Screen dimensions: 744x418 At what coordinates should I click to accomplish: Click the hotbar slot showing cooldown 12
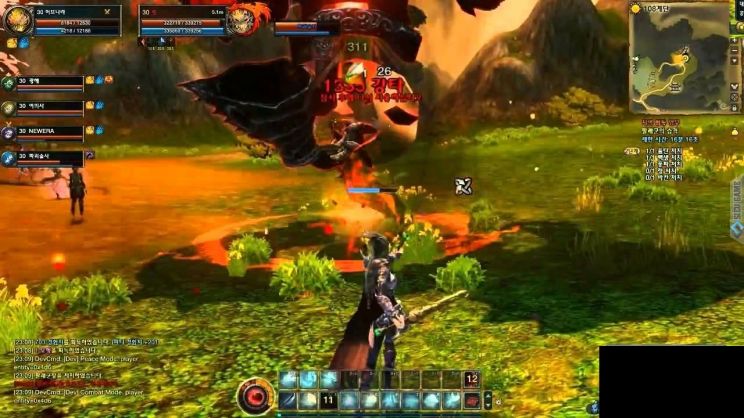coord(471,380)
